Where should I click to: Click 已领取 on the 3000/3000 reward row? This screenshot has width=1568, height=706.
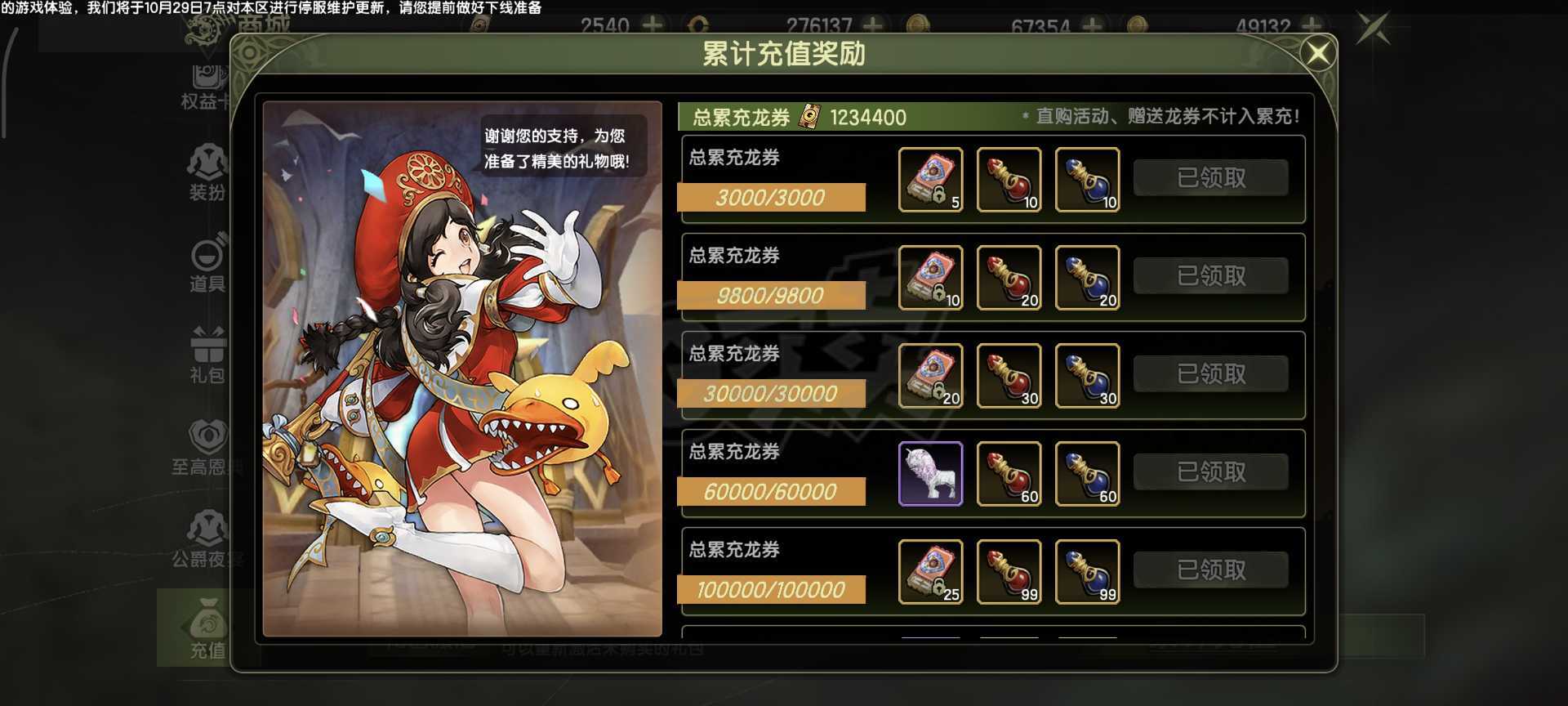(1209, 176)
